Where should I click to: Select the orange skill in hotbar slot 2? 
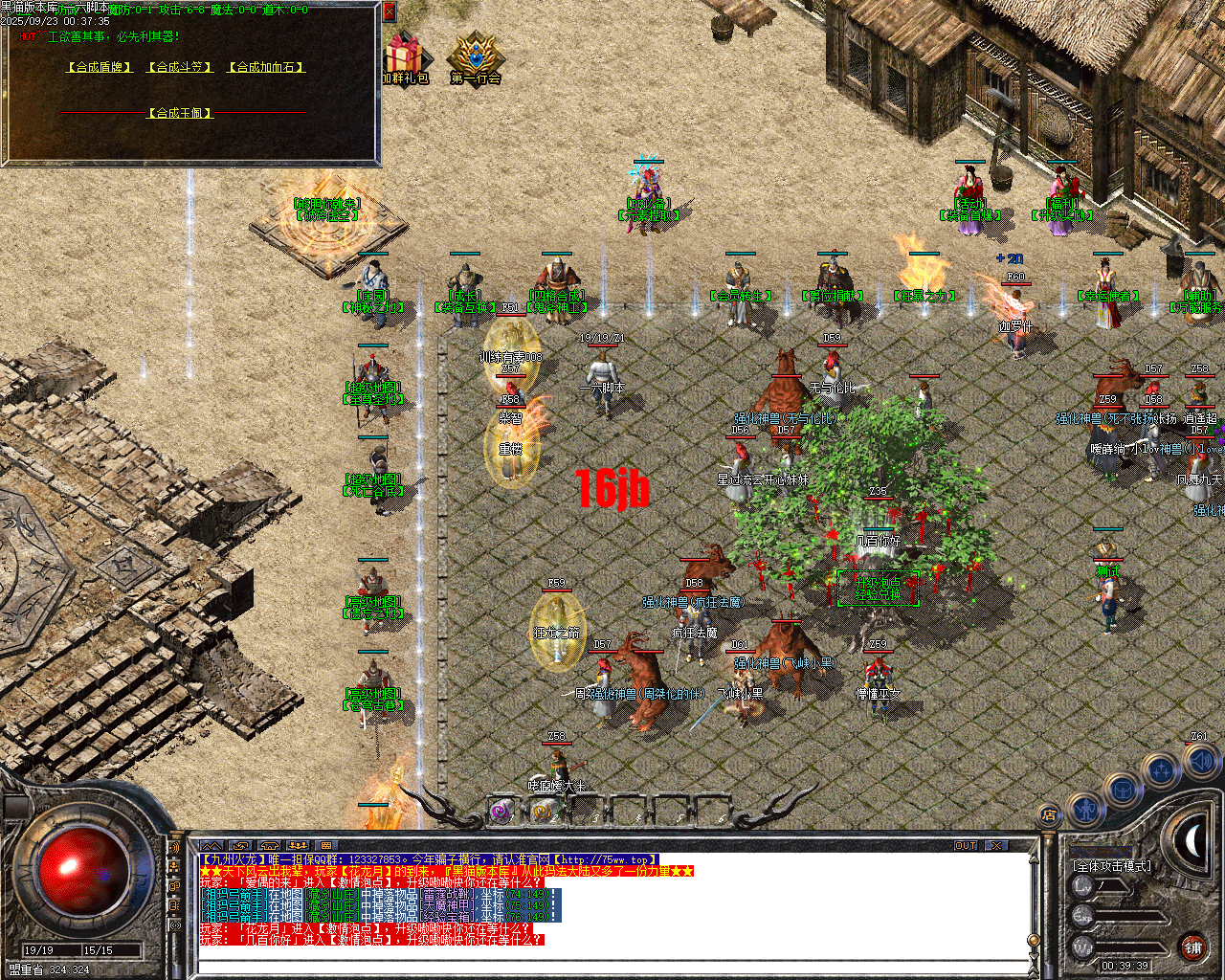pos(542,812)
